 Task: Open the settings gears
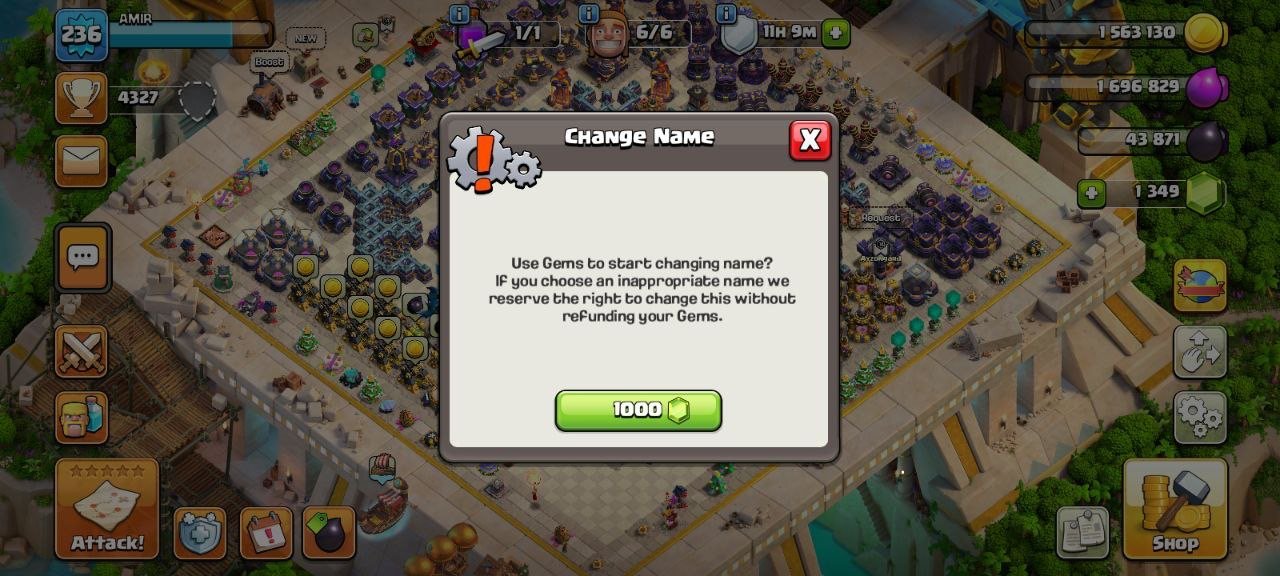click(1199, 416)
